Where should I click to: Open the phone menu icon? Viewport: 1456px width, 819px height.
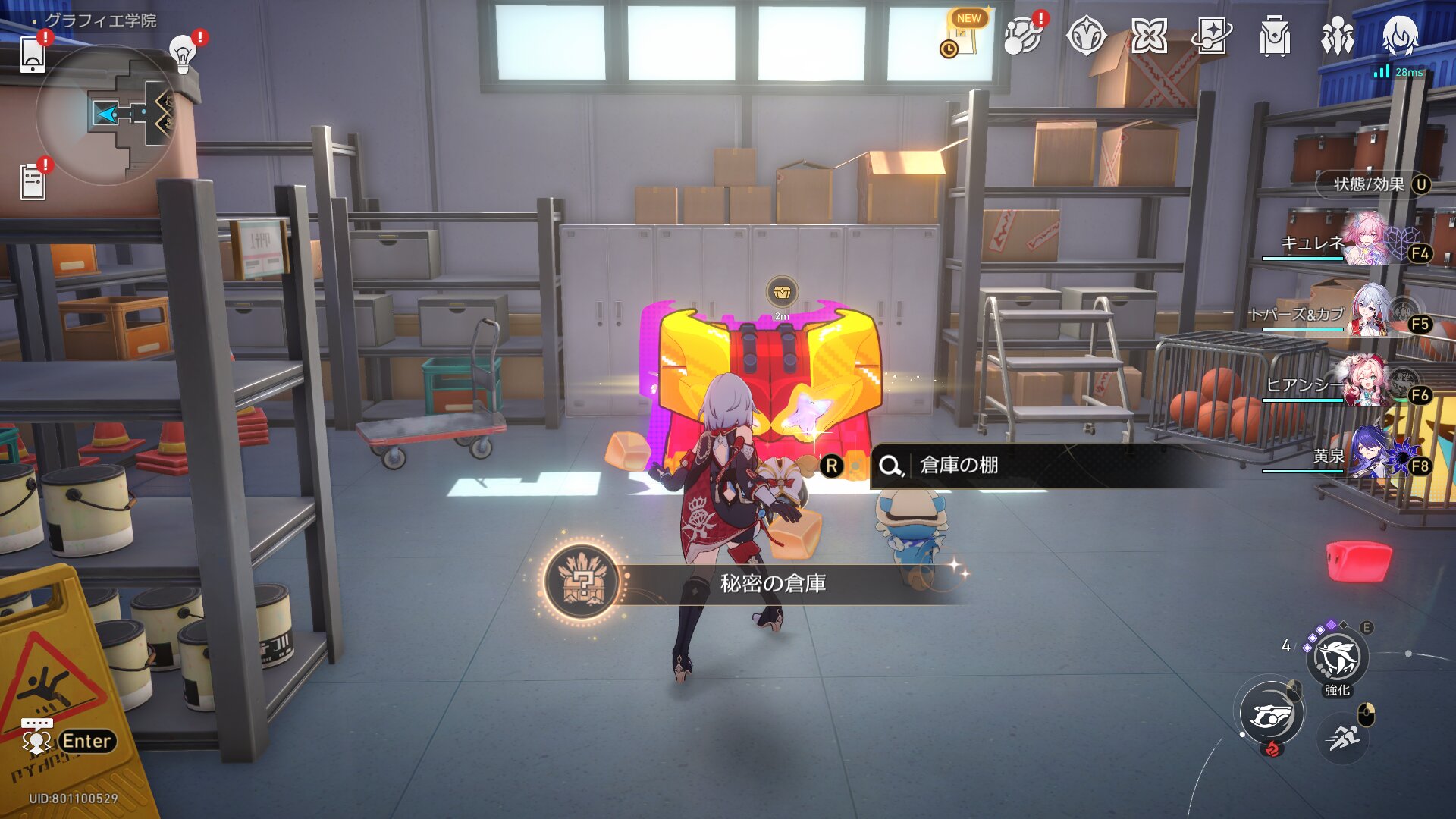(x=33, y=54)
